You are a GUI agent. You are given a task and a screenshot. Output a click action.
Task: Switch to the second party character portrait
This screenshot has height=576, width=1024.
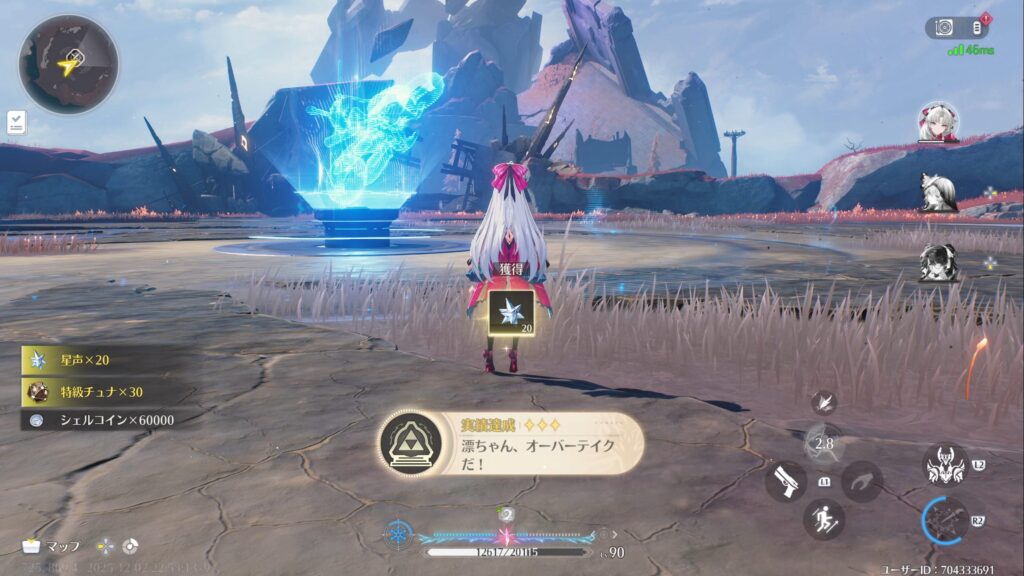coord(938,192)
